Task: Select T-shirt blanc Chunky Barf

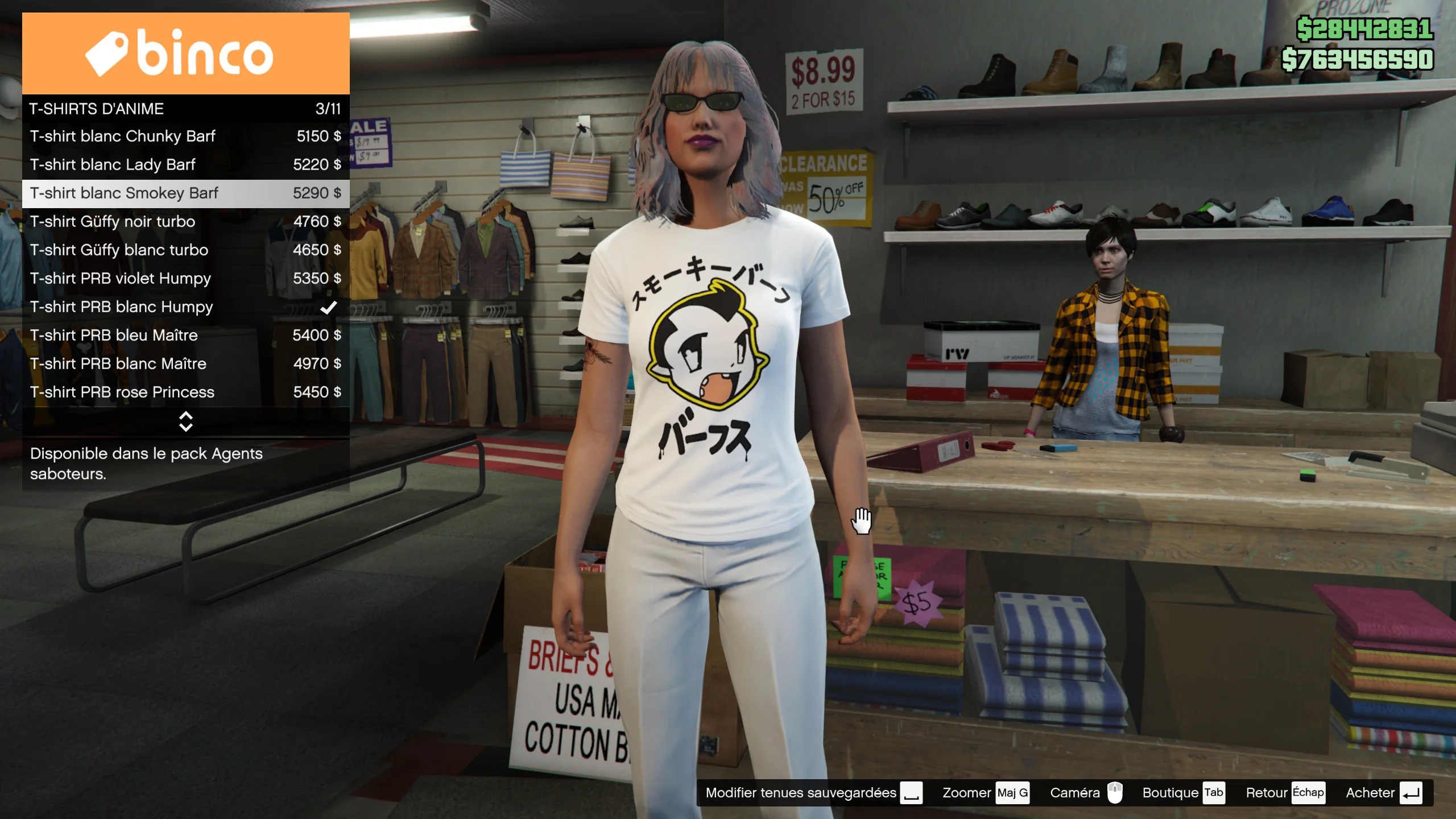Action: [185, 136]
